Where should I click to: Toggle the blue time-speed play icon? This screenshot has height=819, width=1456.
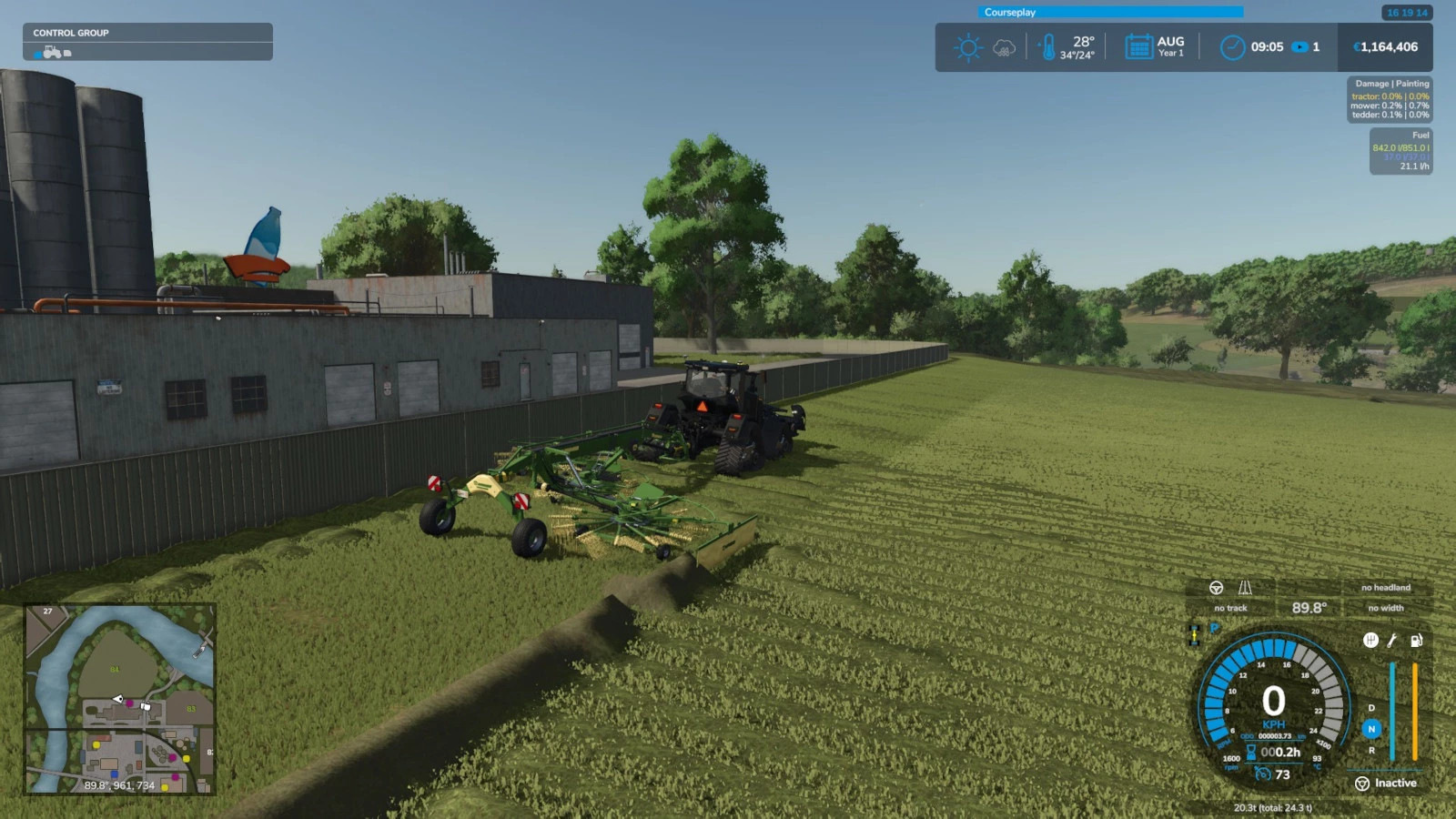coord(1300,47)
